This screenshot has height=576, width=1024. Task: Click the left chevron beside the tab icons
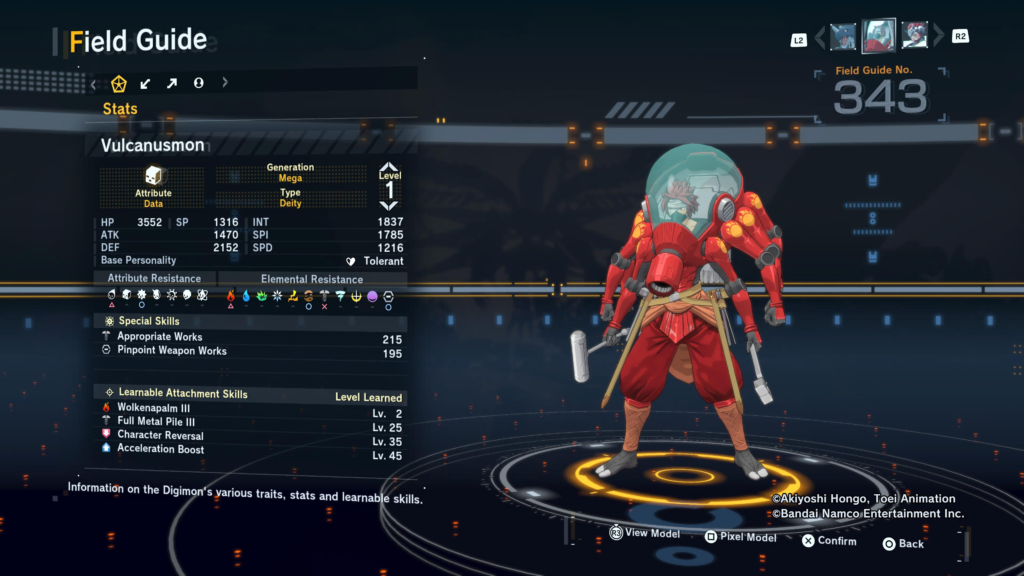[x=94, y=83]
